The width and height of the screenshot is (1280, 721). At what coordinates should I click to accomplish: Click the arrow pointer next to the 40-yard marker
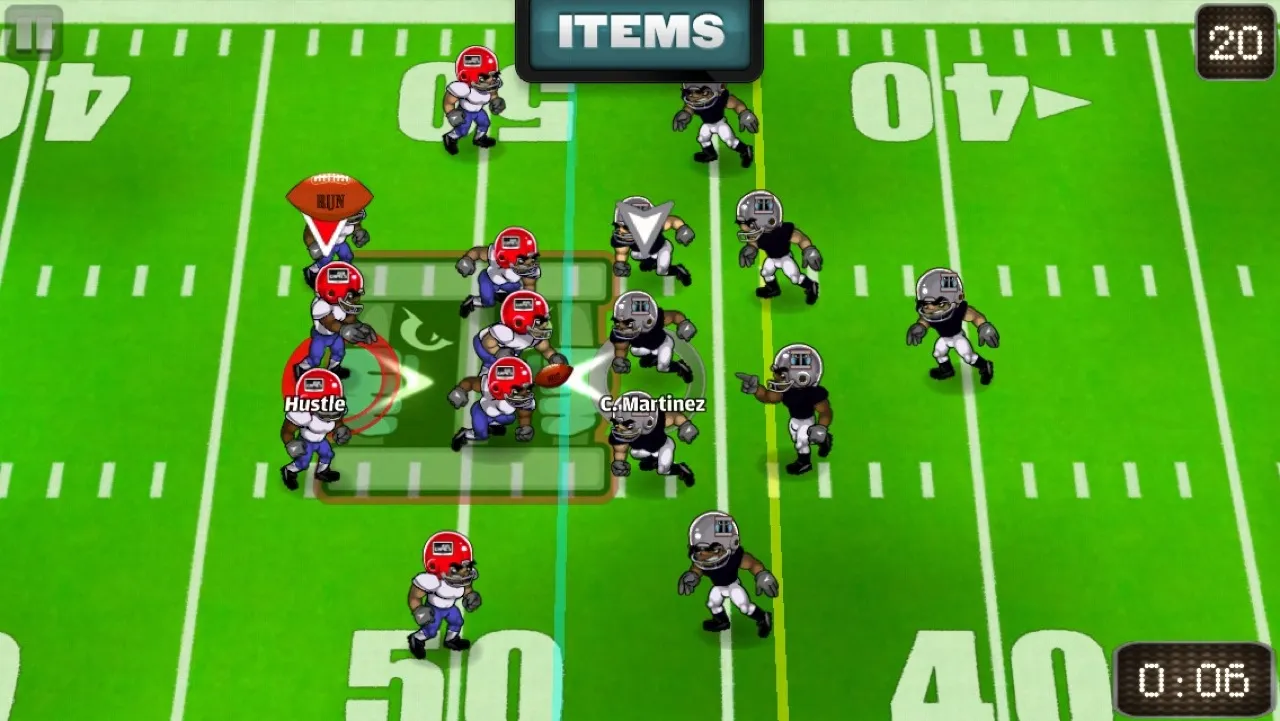click(x=1062, y=100)
